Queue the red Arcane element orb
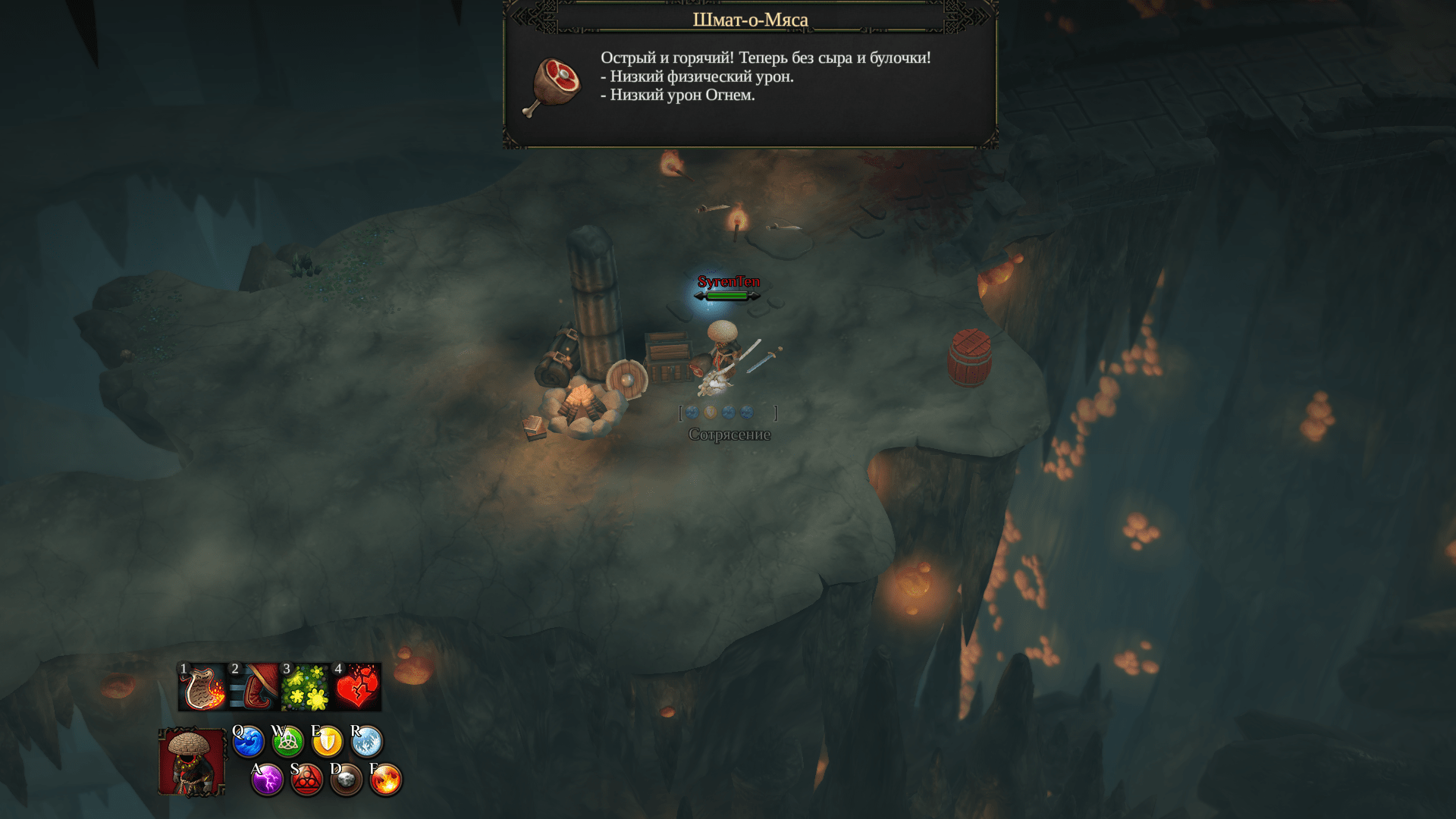 point(306,780)
